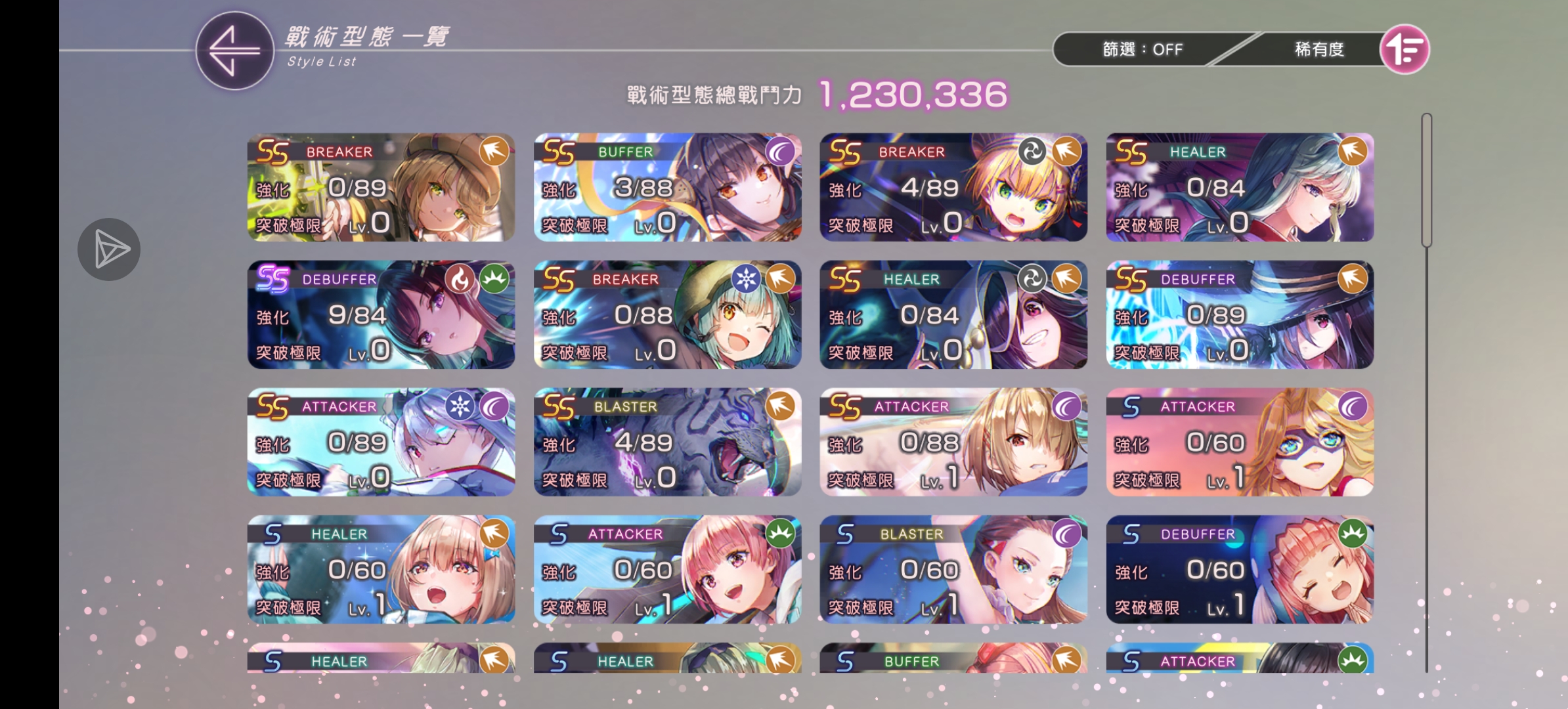Toggle the 篩選：OFF filter switch
The width and height of the screenshot is (1568, 709).
tap(1143, 49)
